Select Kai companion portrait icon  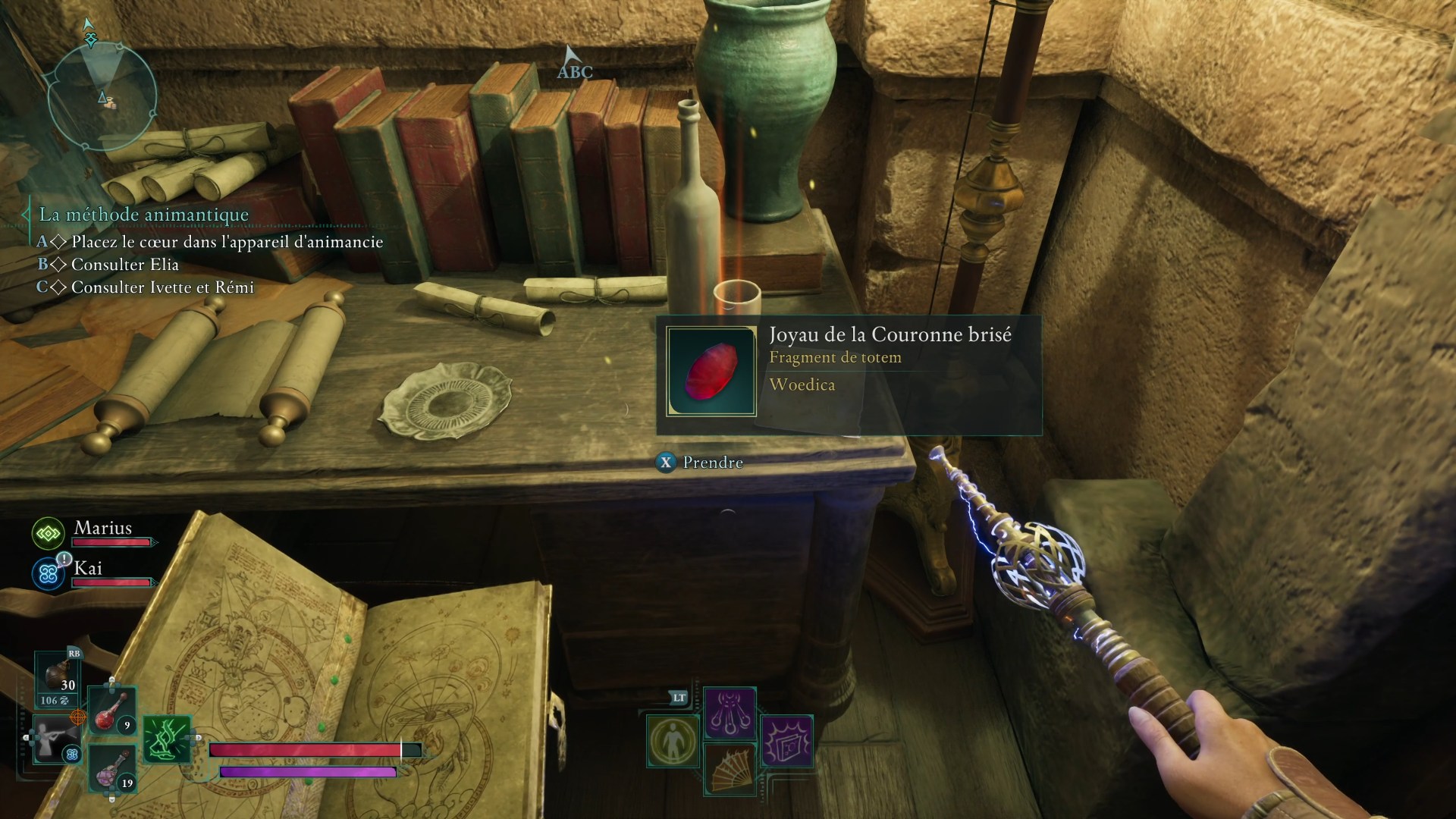(x=49, y=574)
